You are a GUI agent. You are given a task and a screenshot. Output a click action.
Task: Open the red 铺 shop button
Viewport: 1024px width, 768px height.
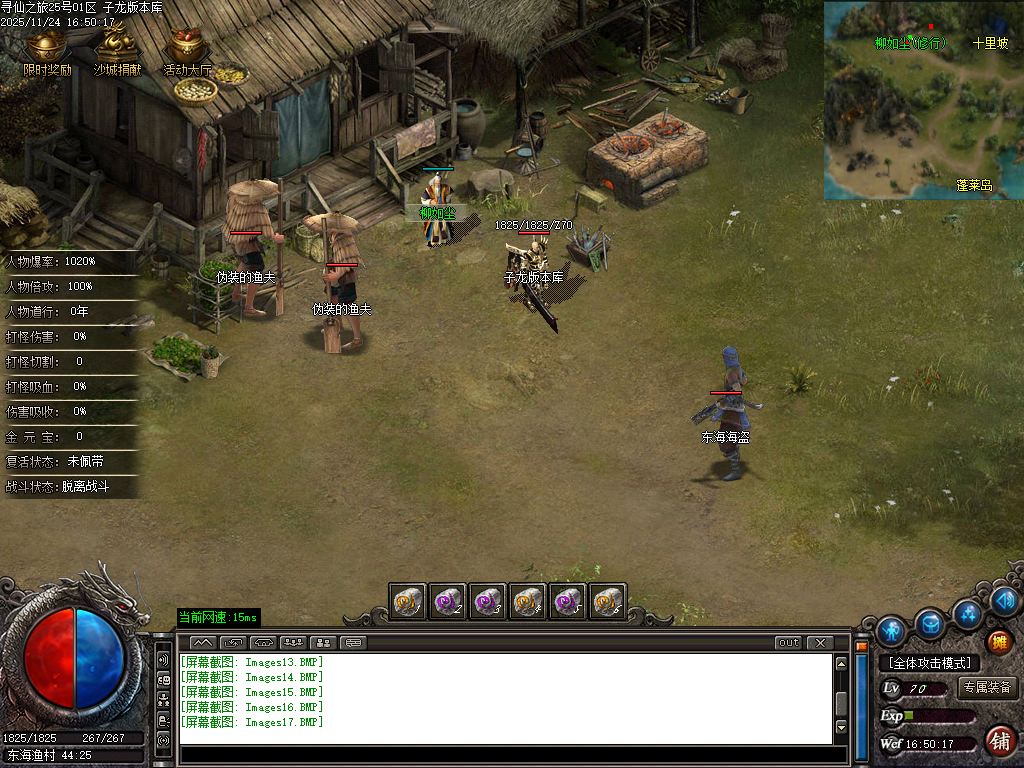coord(999,741)
